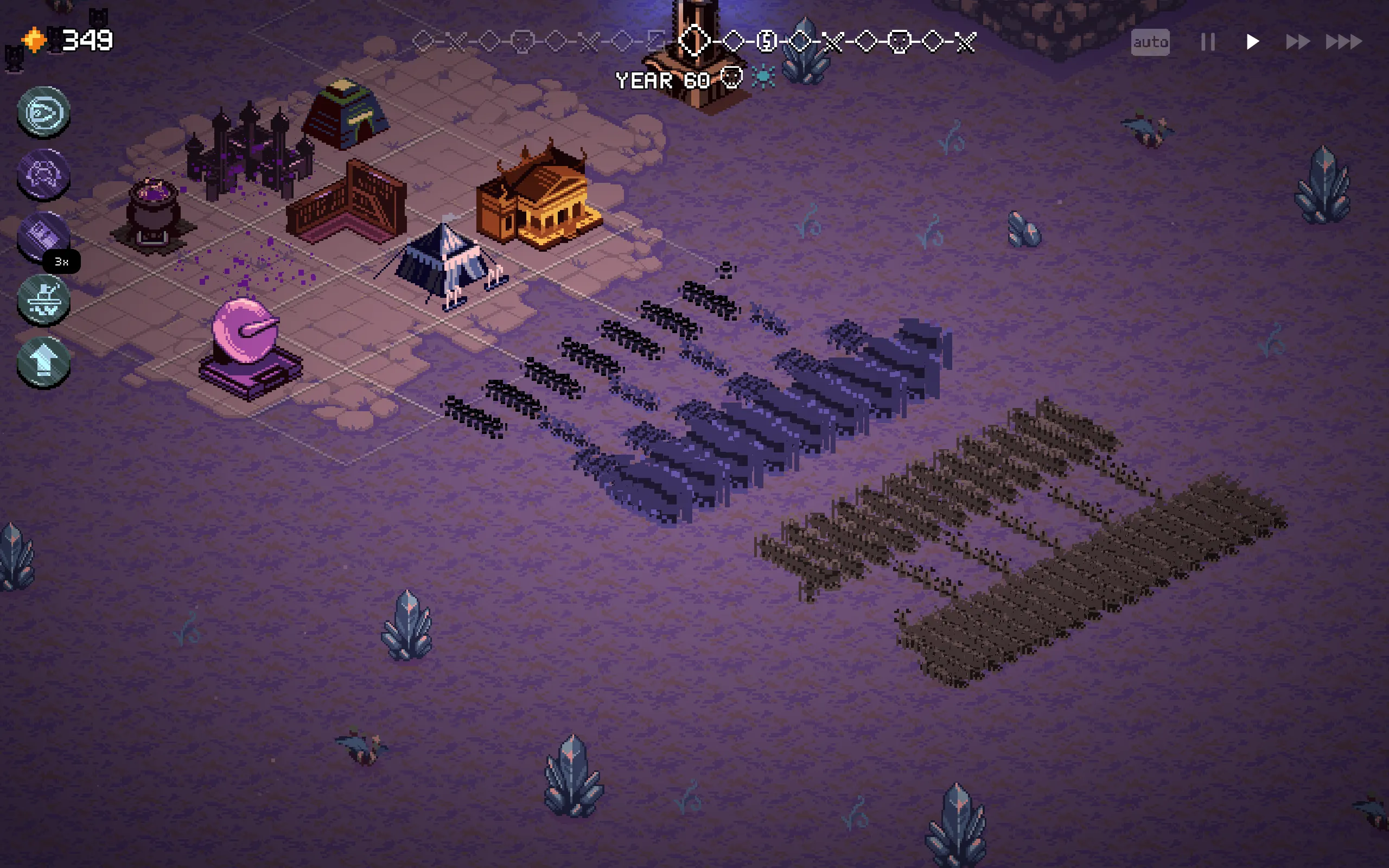Viewport: 1389px width, 868px height.
Task: Toggle the auto button
Action: 1150,42
